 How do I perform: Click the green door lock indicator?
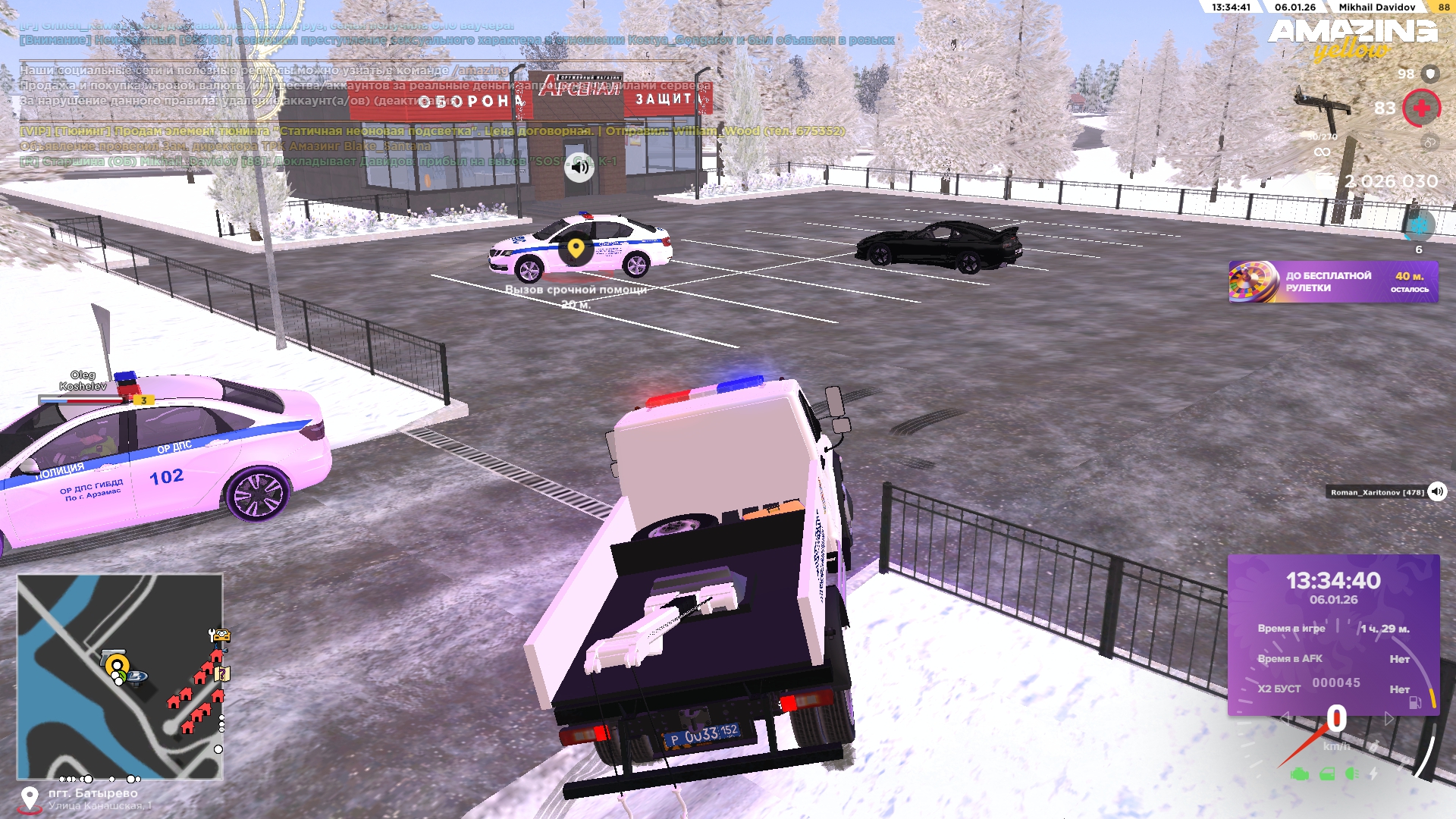[1326, 774]
